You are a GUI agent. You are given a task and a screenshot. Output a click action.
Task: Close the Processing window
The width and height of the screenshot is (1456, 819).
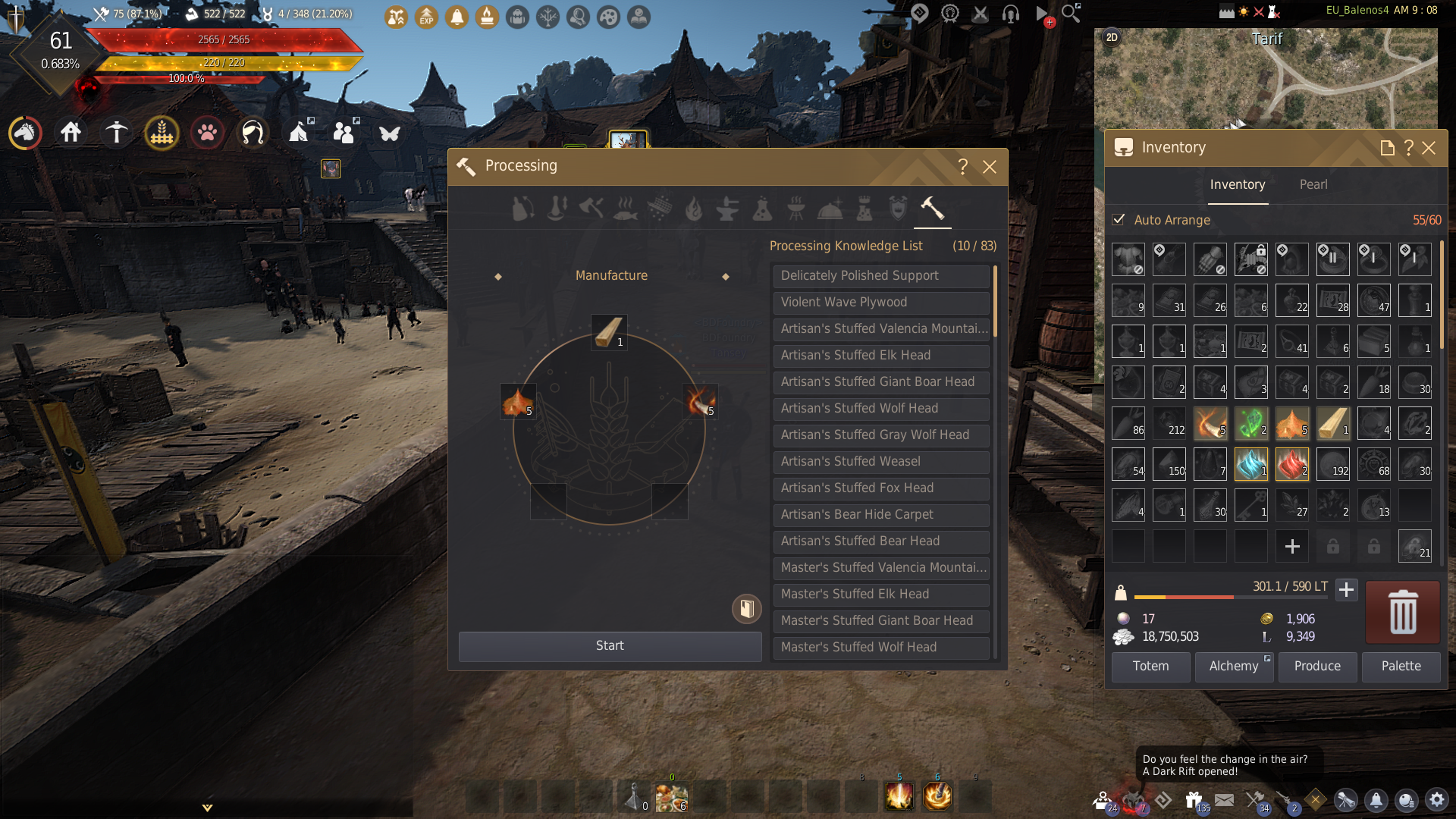(990, 167)
